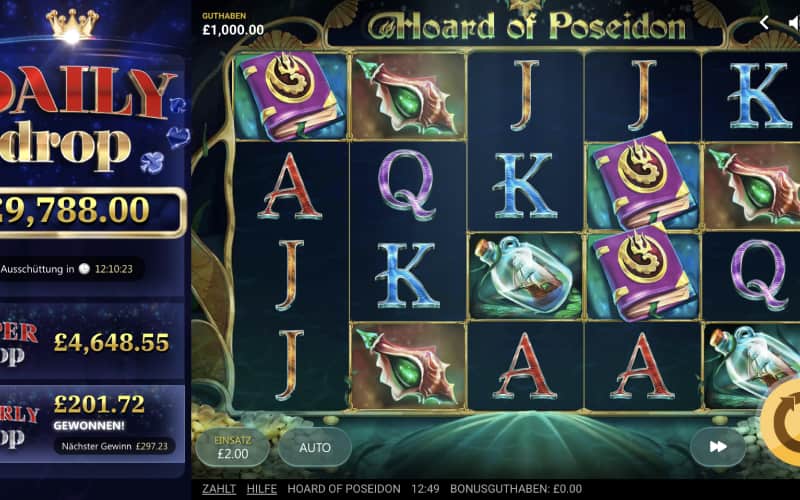Screen dimensions: 800x500
Task: Expand the menu with the left arrow
Action: point(764,22)
